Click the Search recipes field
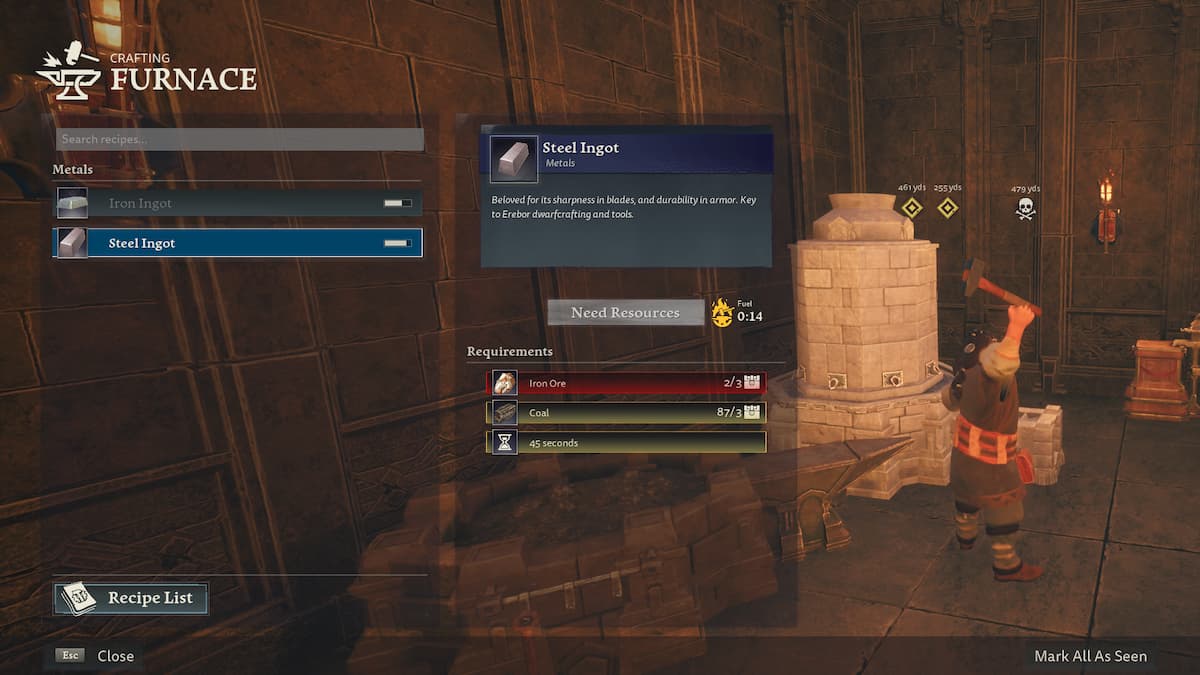Image resolution: width=1200 pixels, height=675 pixels. pyautogui.click(x=238, y=139)
